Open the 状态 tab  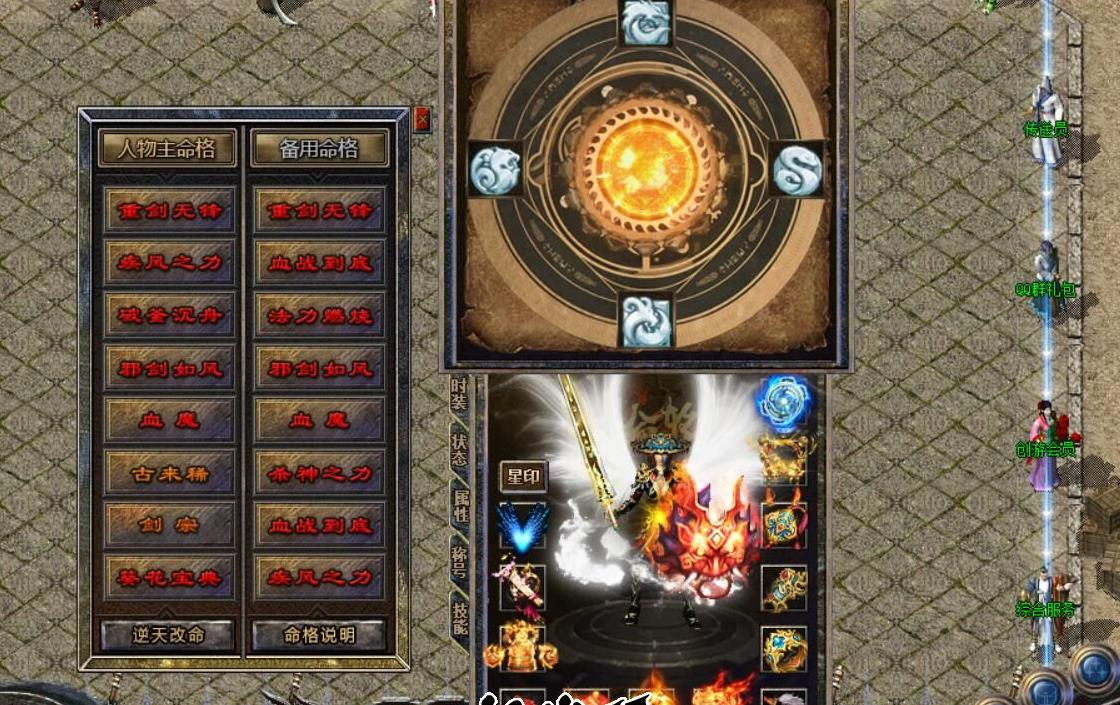click(459, 450)
